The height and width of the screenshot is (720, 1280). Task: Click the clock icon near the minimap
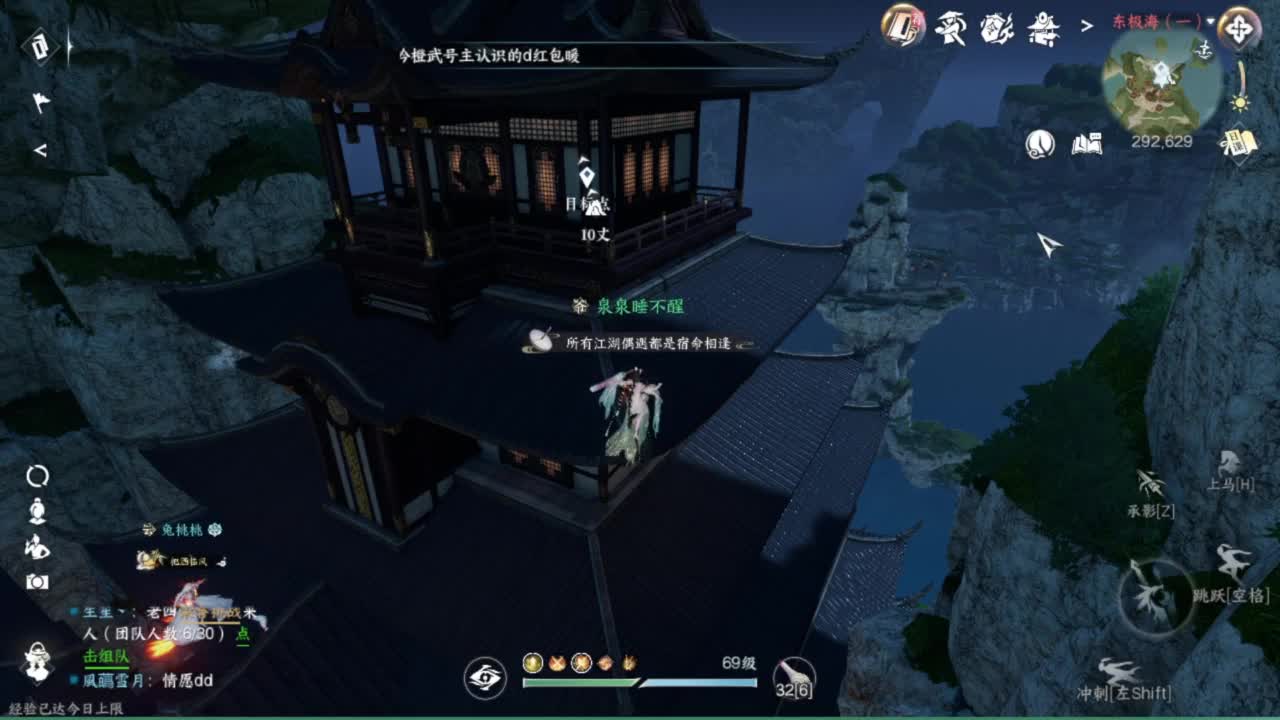[x=1039, y=144]
